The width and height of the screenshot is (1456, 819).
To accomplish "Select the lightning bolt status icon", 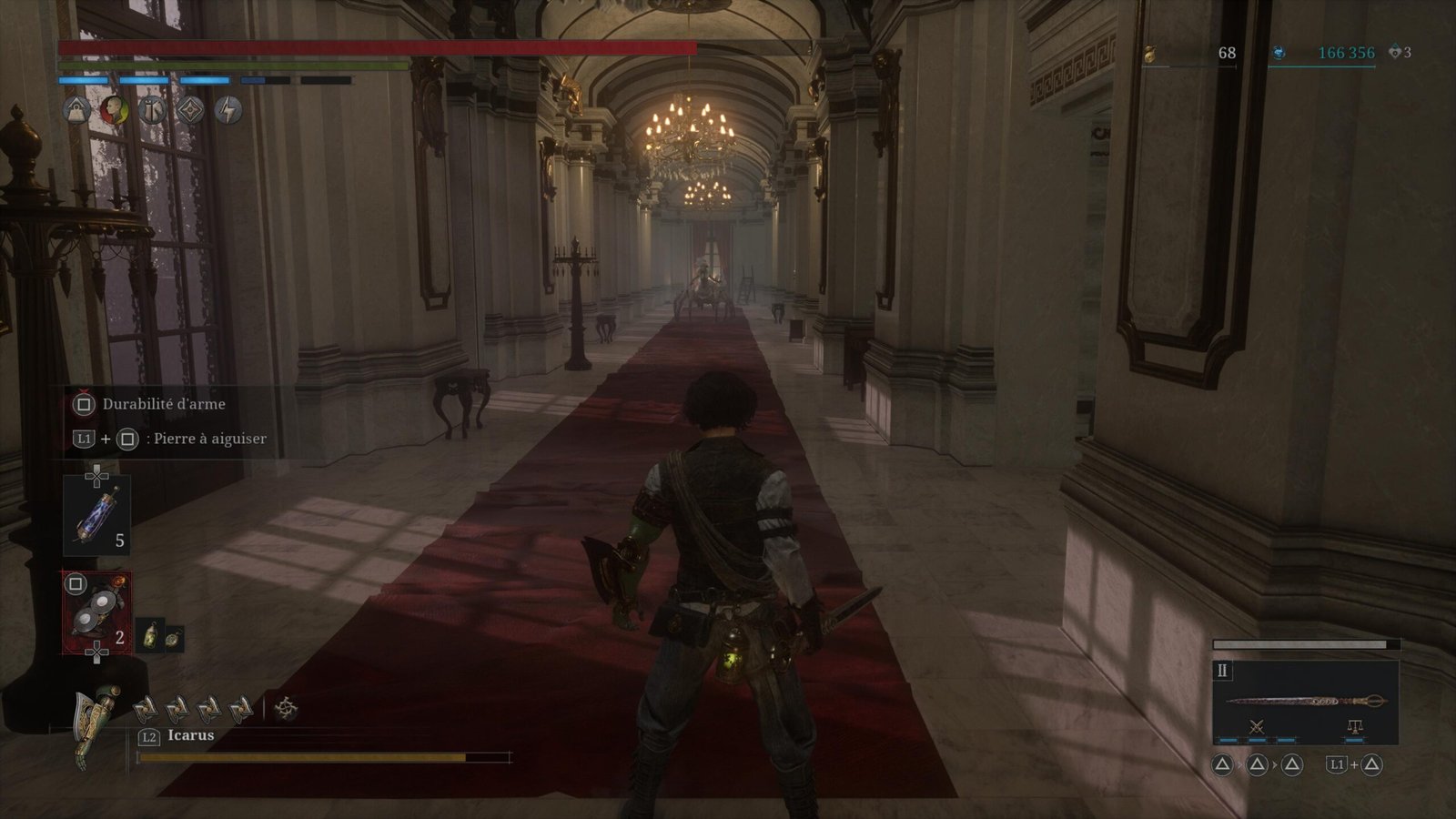I will [x=228, y=111].
